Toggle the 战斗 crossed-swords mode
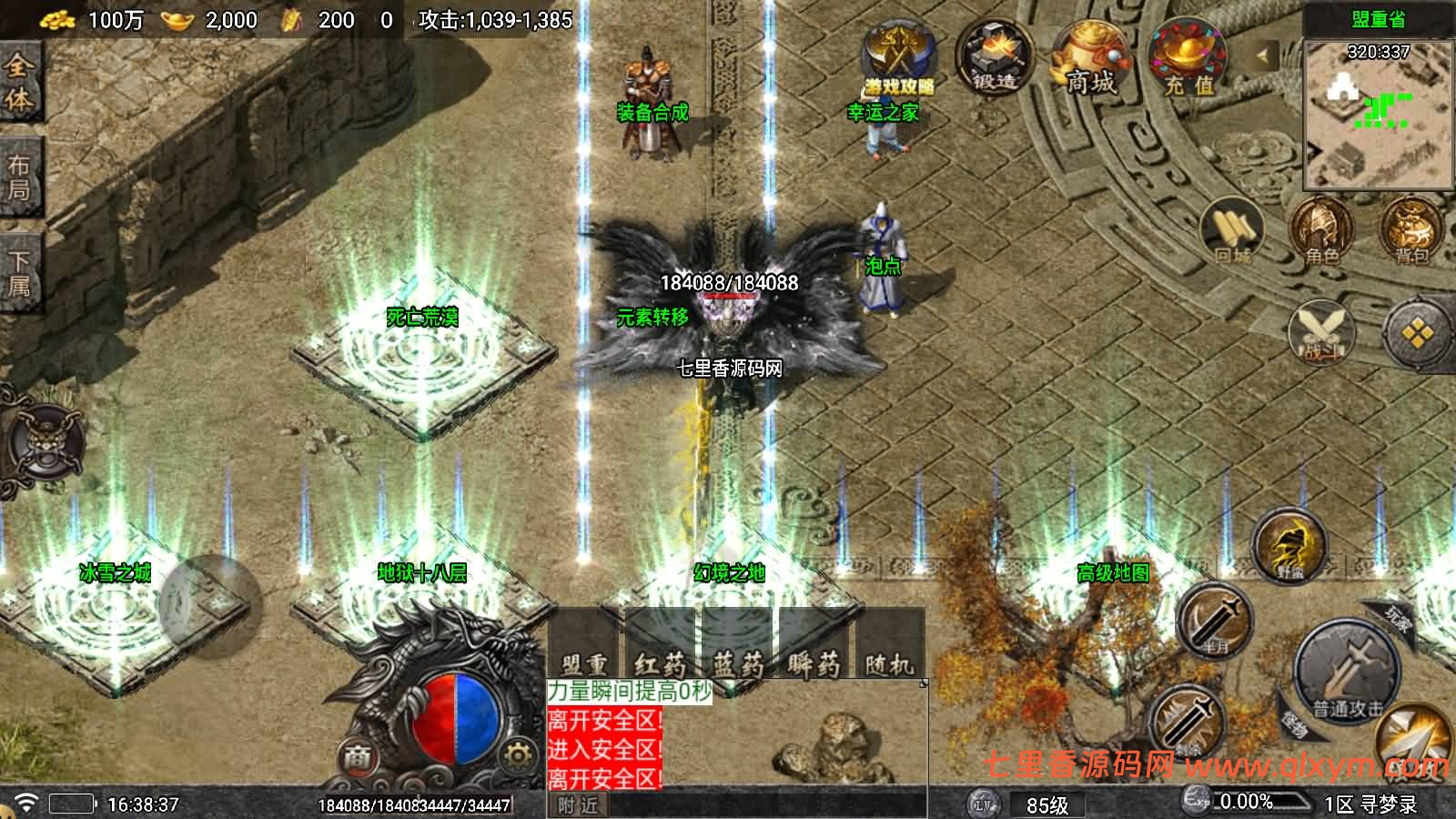The height and width of the screenshot is (819, 1456). point(1321,332)
